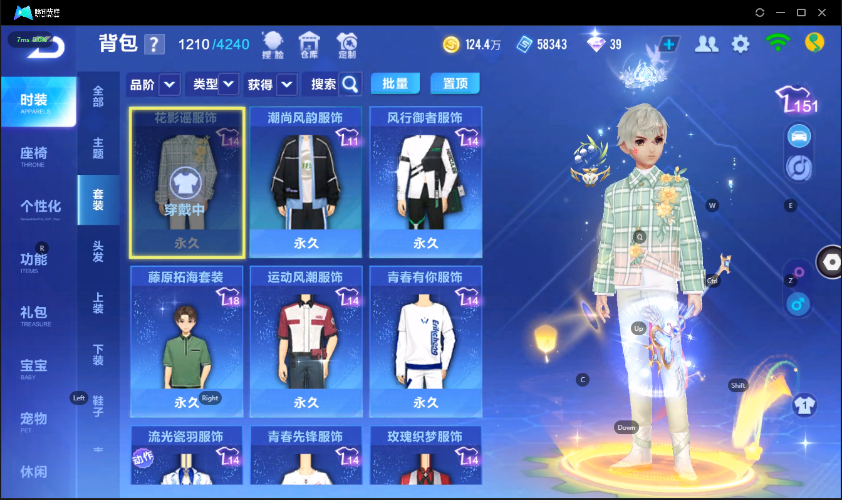Open the gear settings icon
The width and height of the screenshot is (842, 500).
coord(740,44)
